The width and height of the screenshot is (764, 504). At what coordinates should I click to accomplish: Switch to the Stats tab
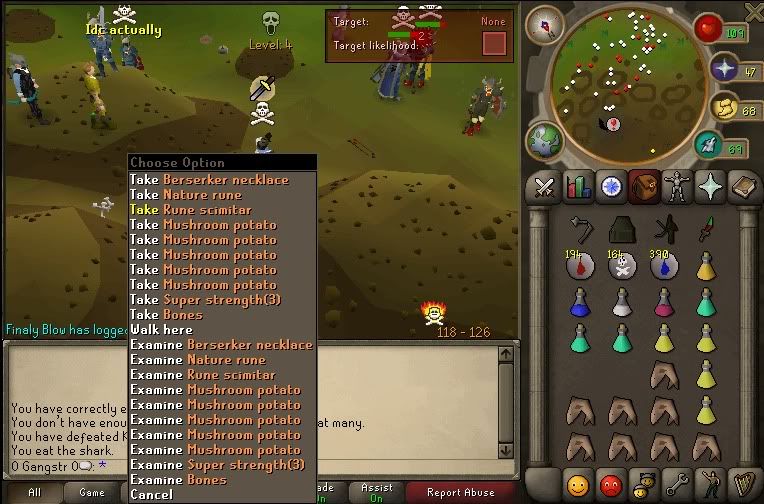tap(577, 186)
